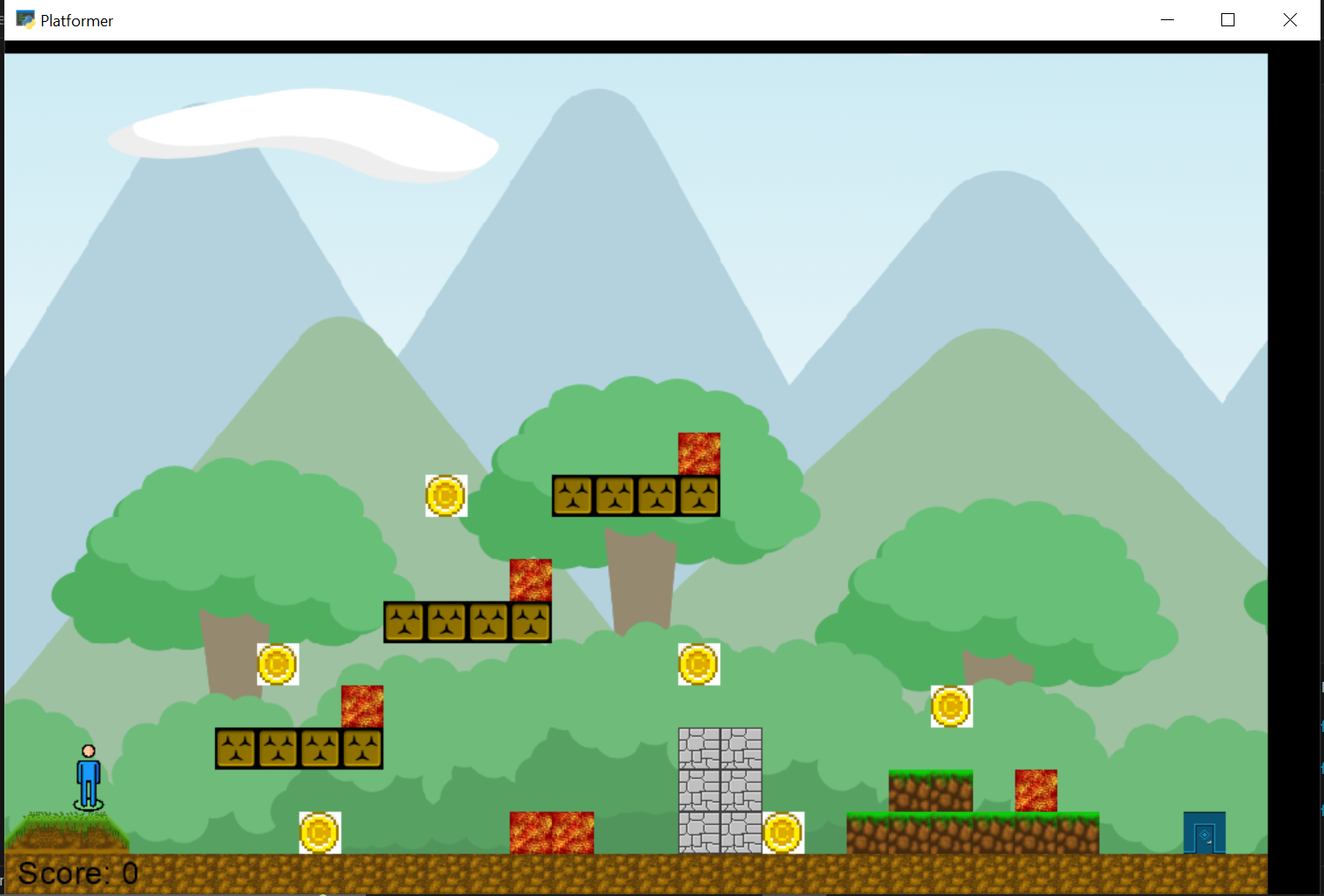
Task: Click the leftmost spike block on the lower platform
Action: click(234, 748)
